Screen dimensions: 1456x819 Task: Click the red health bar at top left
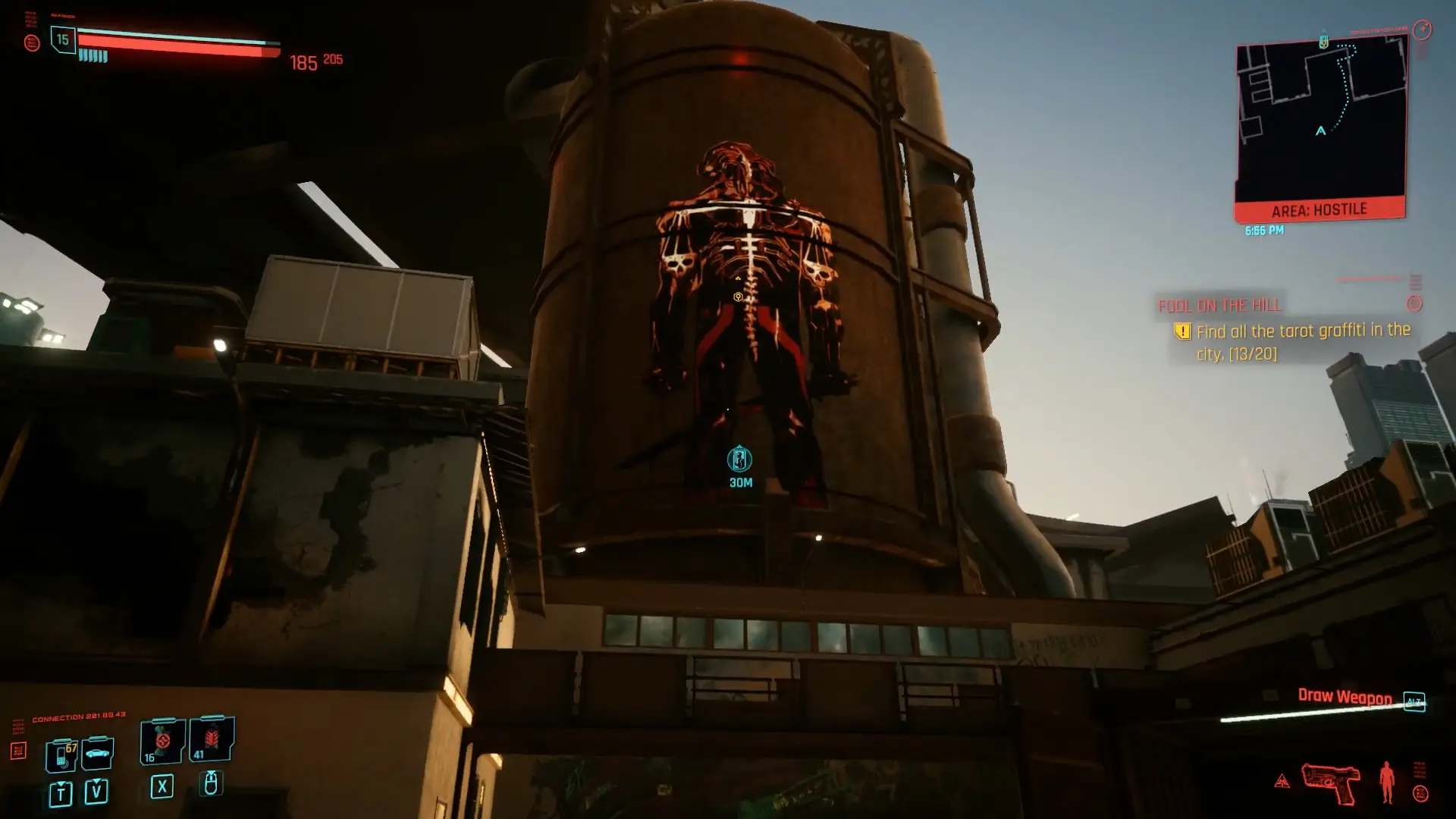174,42
